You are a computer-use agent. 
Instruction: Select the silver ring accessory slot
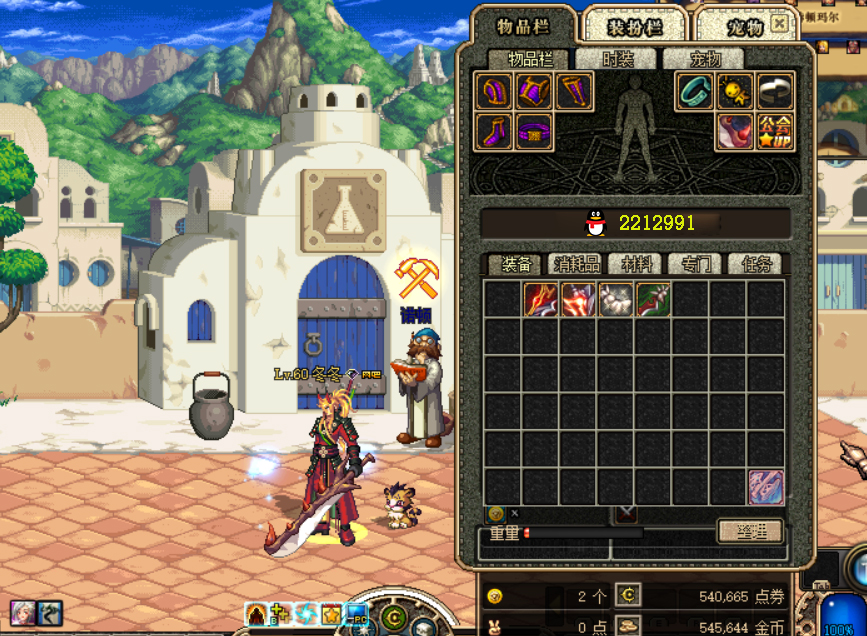[775, 92]
